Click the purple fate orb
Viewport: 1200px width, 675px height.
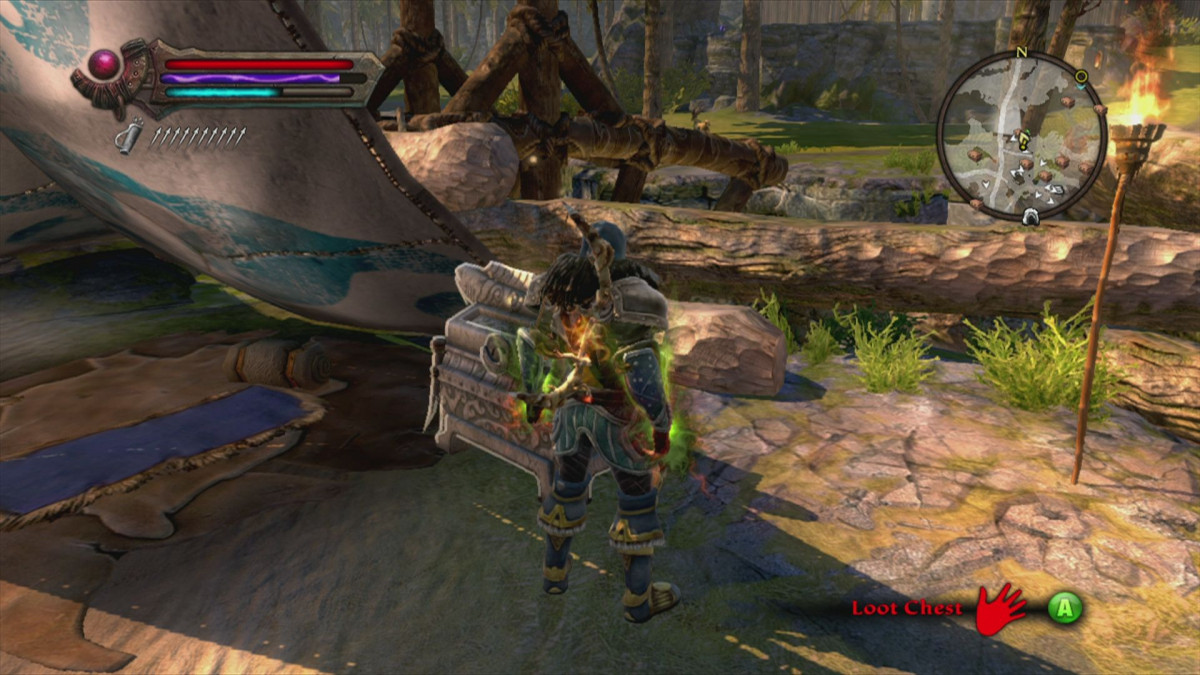[x=105, y=67]
